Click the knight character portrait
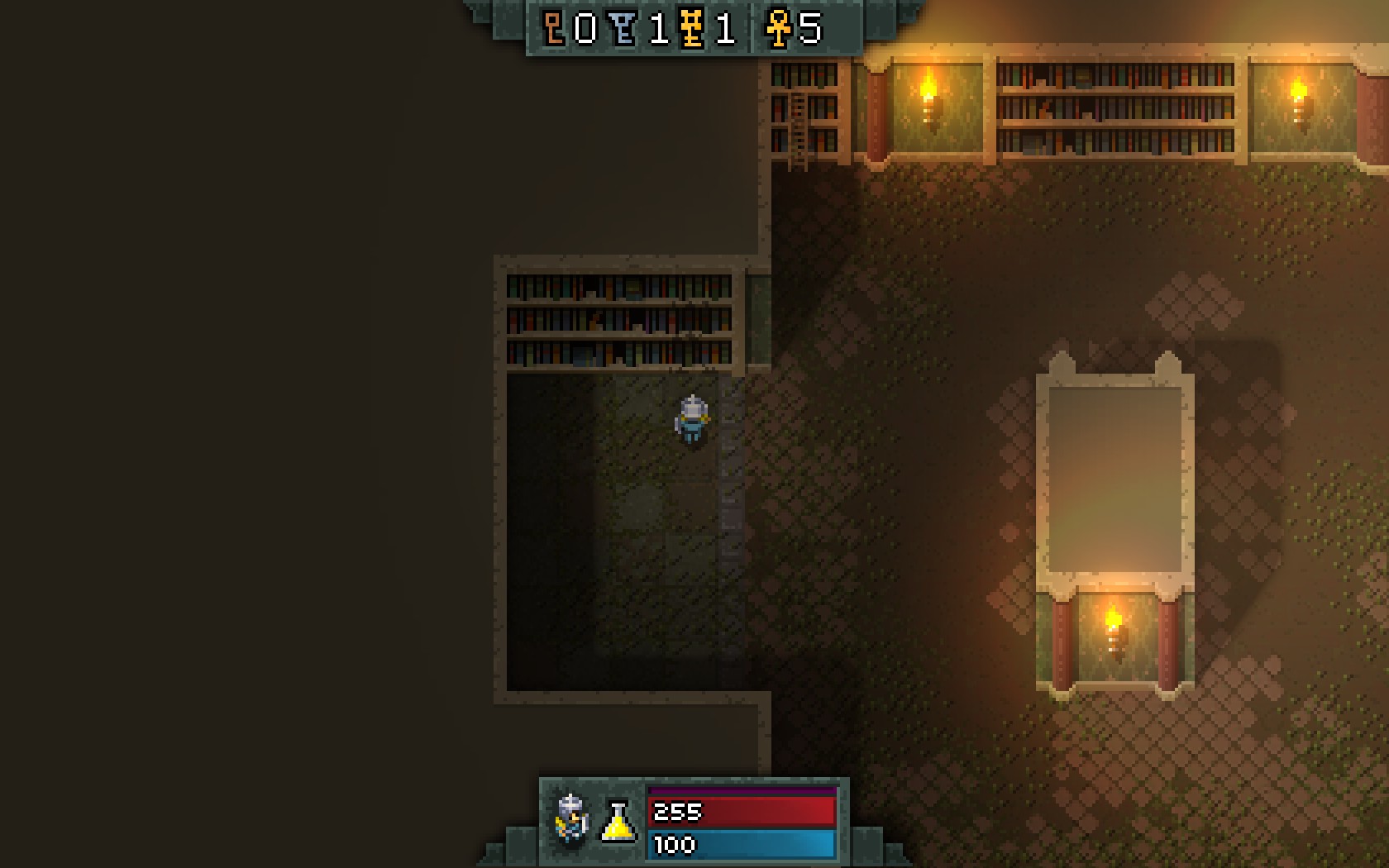 point(571,819)
